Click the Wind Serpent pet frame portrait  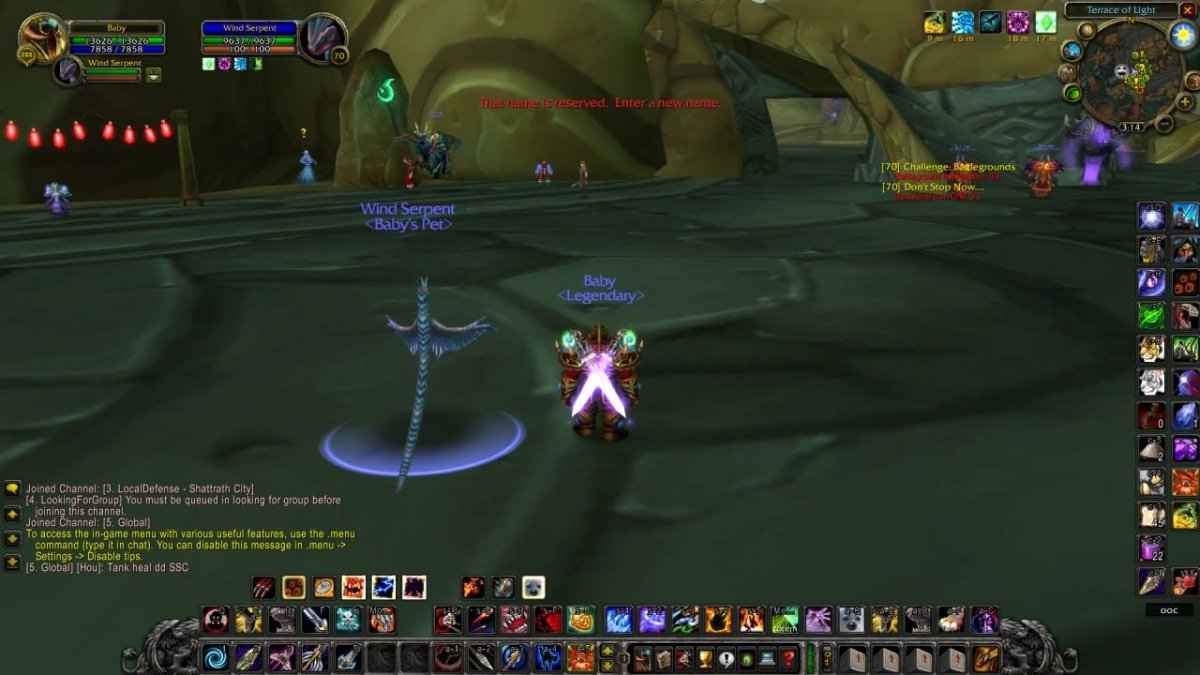coord(68,71)
